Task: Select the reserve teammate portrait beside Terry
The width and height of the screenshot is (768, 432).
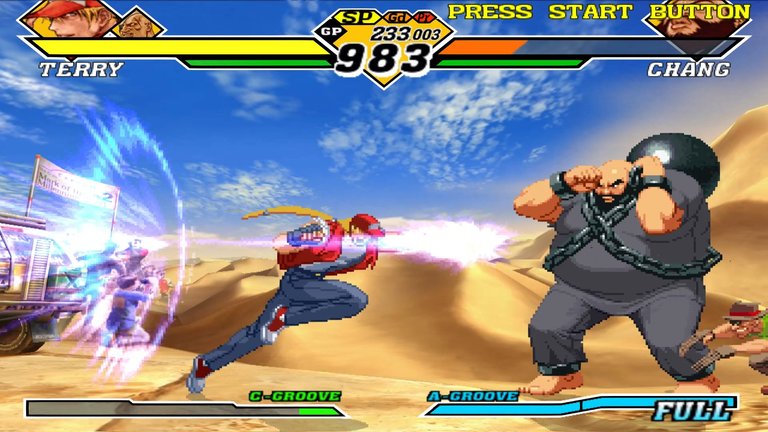Action: coord(139,22)
